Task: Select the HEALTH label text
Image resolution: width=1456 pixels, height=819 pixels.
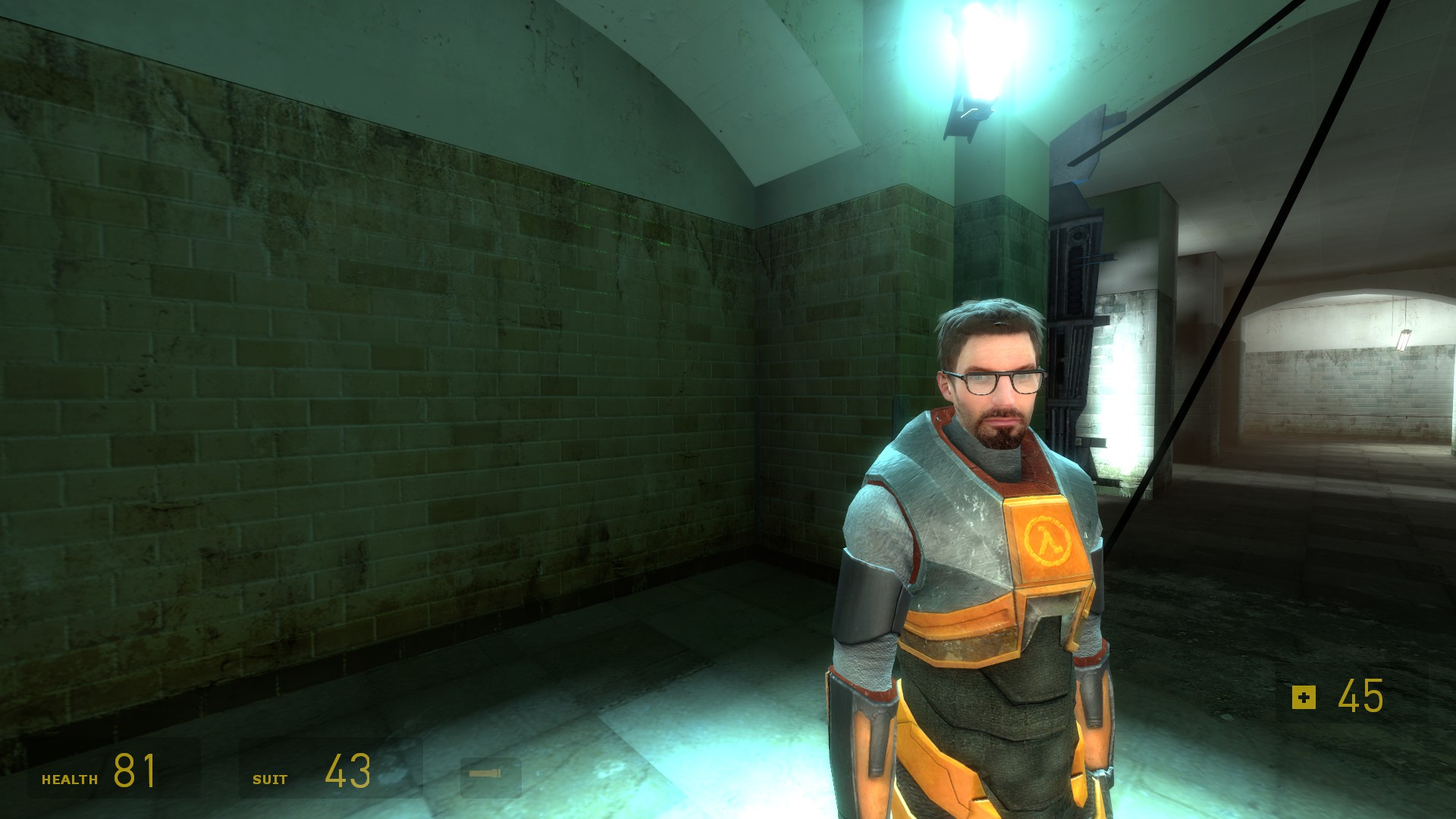Action: [x=70, y=777]
